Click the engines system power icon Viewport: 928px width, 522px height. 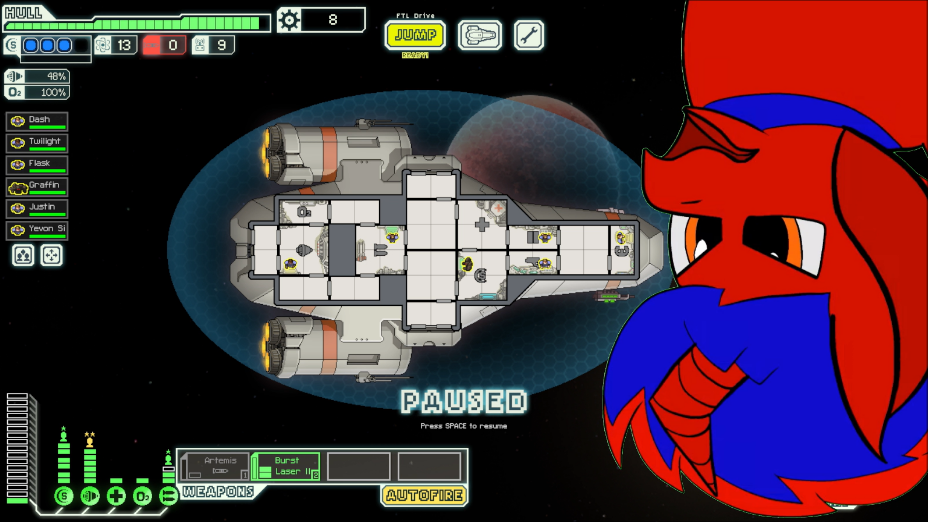90,496
